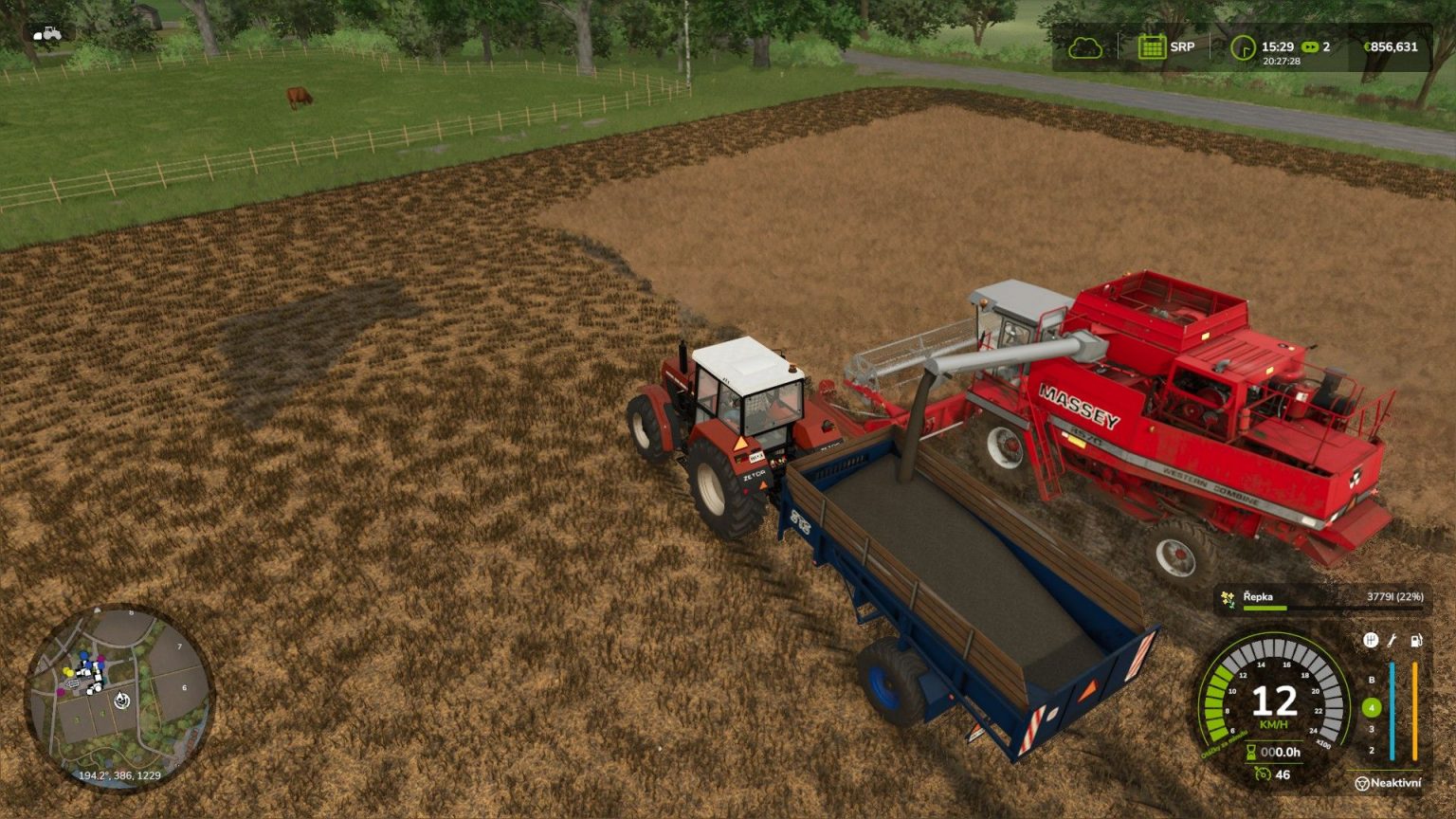The height and width of the screenshot is (819, 1456).
Task: Activate the highlighted gear 4 indicator
Action: click(x=1372, y=706)
